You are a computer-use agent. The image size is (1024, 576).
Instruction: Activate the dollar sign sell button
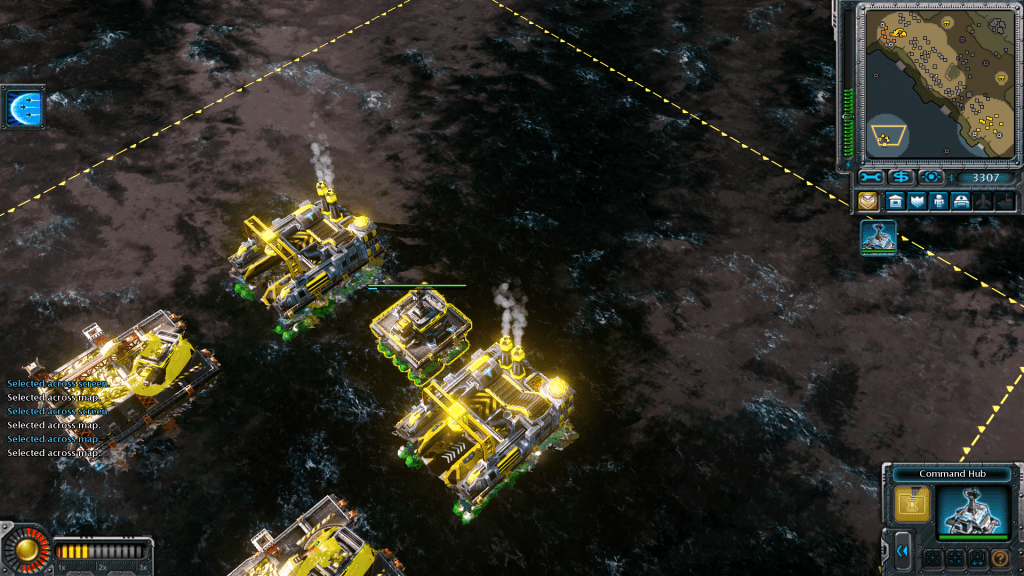point(901,178)
